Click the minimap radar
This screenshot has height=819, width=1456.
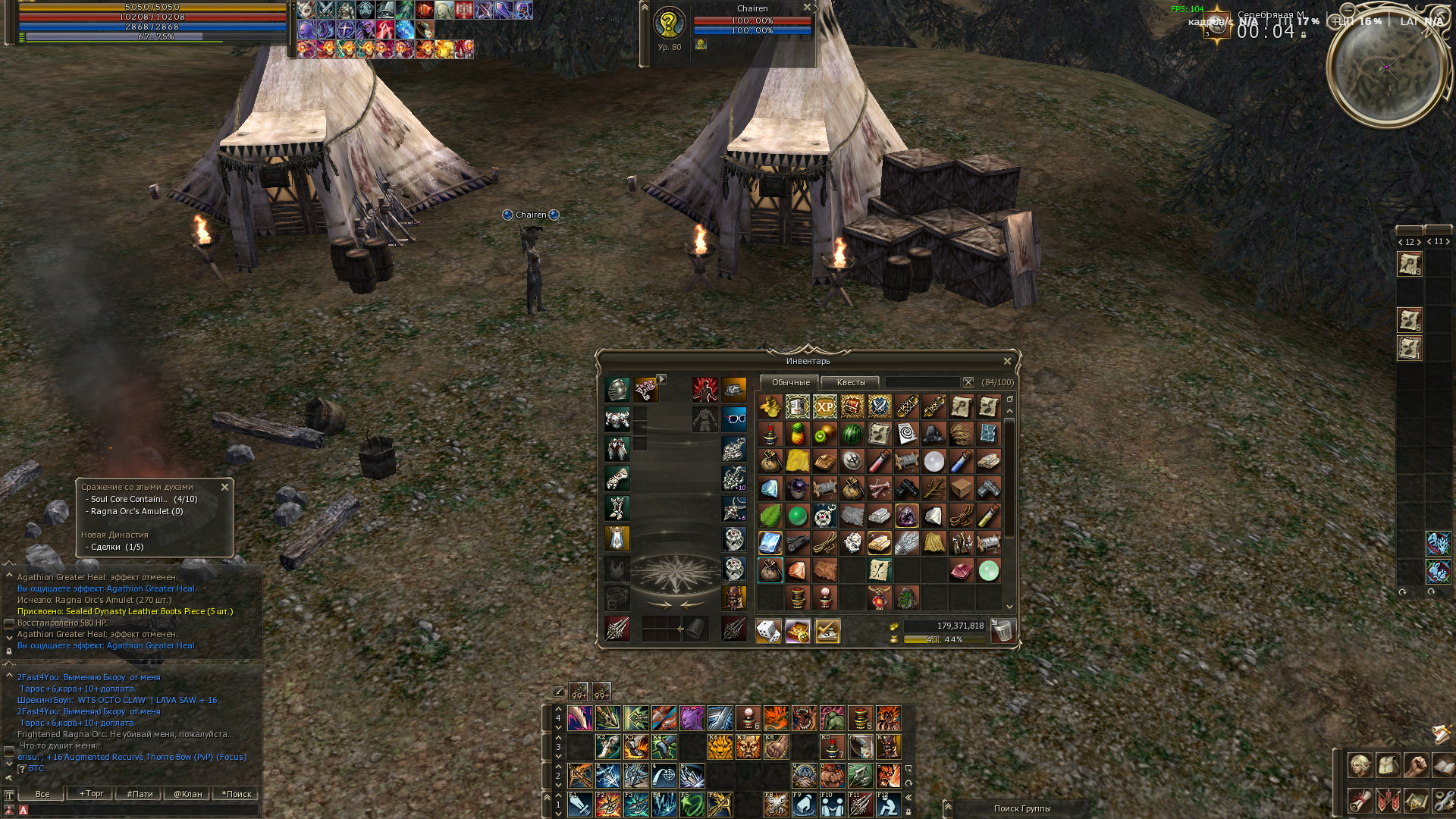(x=1387, y=67)
